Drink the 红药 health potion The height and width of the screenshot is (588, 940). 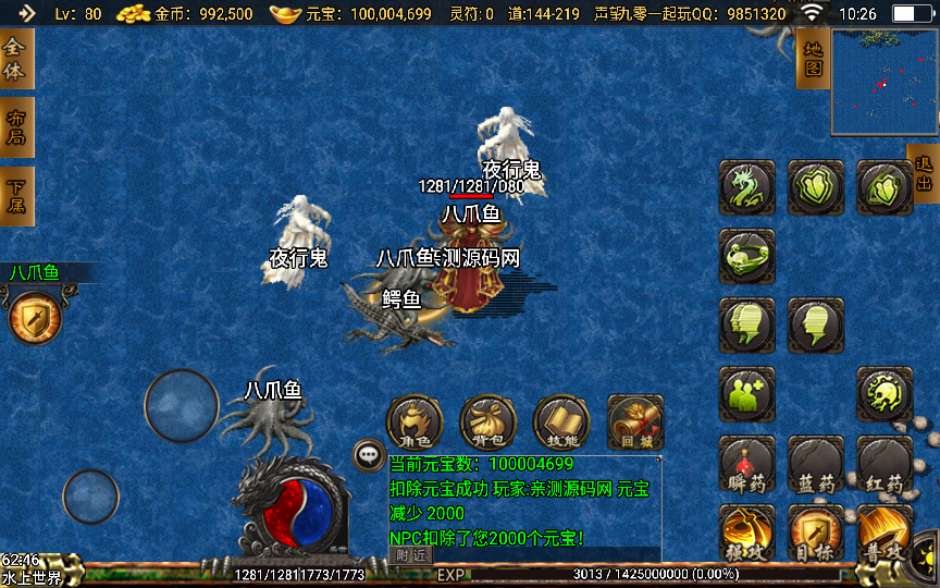[x=885, y=466]
